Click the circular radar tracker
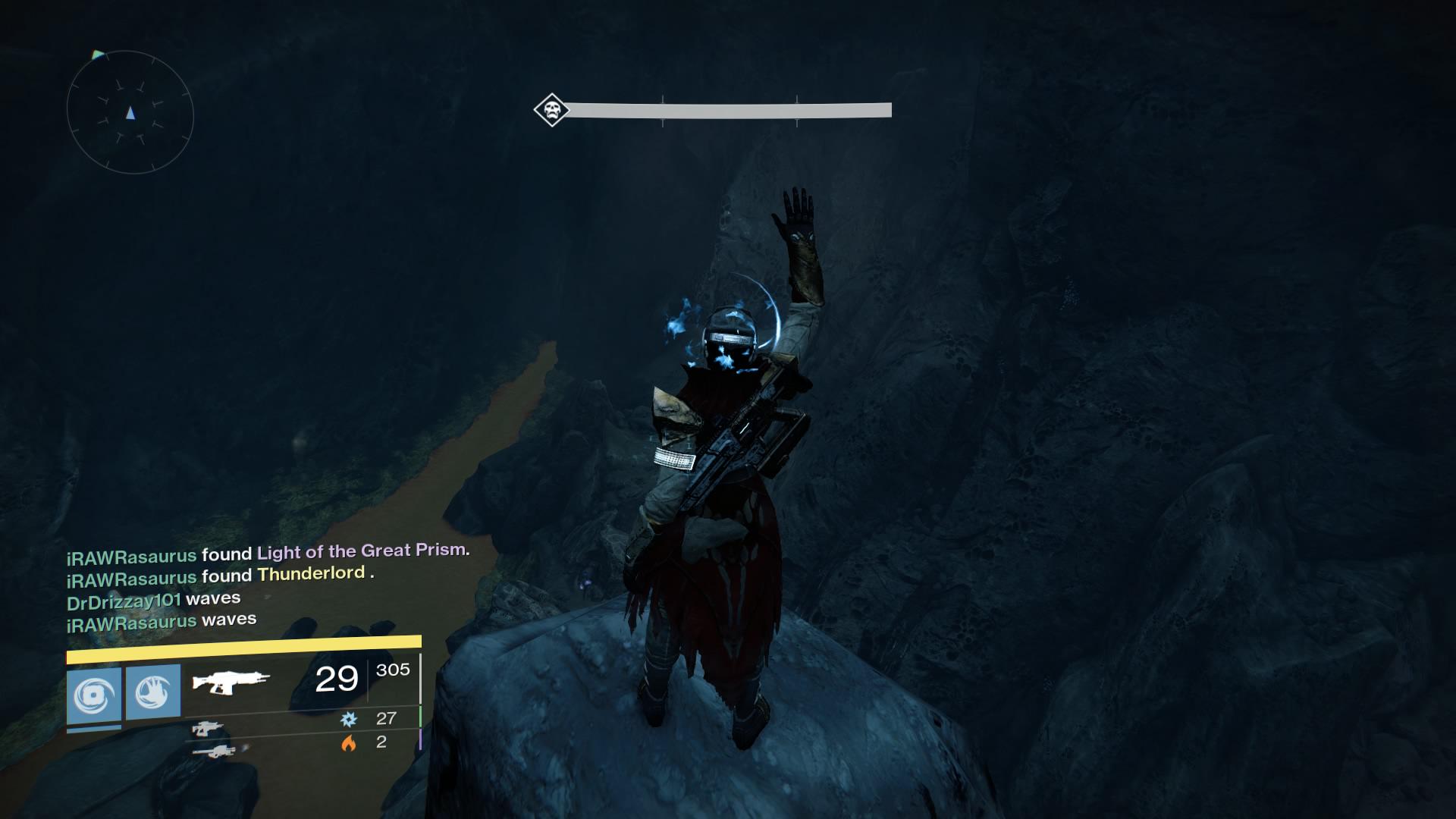 130,112
